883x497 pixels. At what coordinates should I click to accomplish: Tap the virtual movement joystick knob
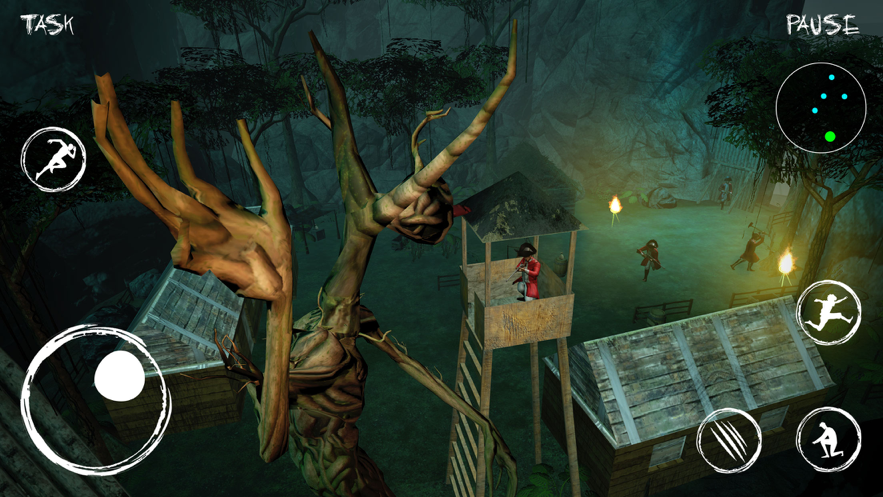click(x=120, y=377)
